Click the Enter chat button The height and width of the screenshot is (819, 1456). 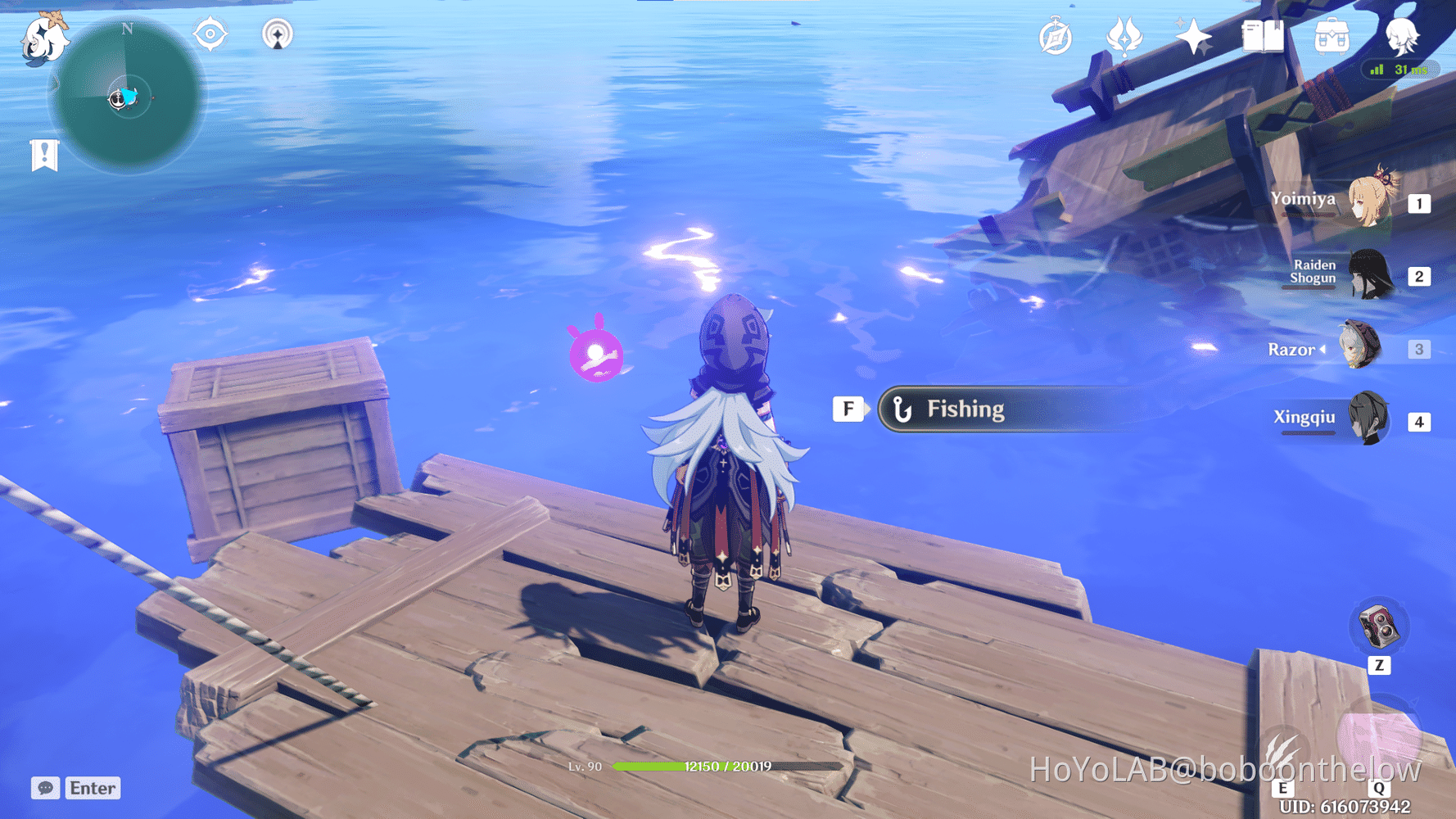tap(92, 788)
